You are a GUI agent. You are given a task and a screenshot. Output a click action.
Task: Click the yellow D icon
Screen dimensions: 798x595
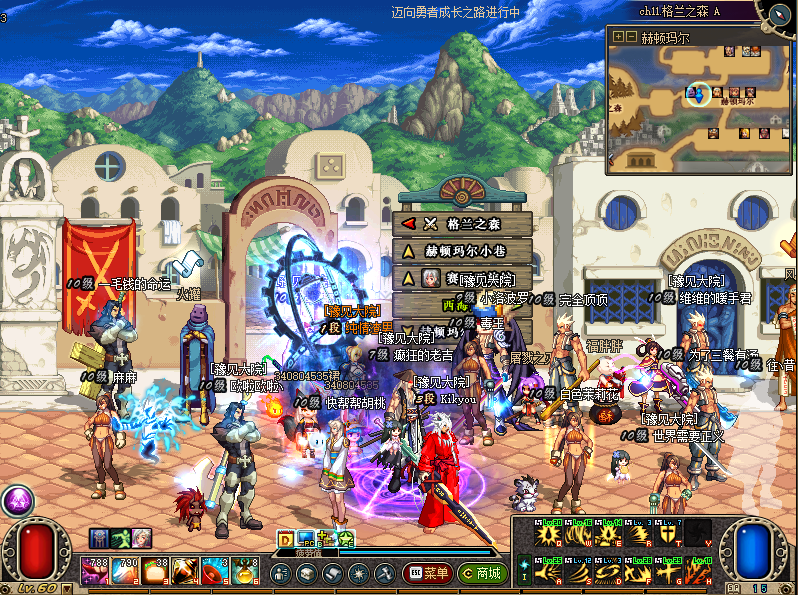285,540
